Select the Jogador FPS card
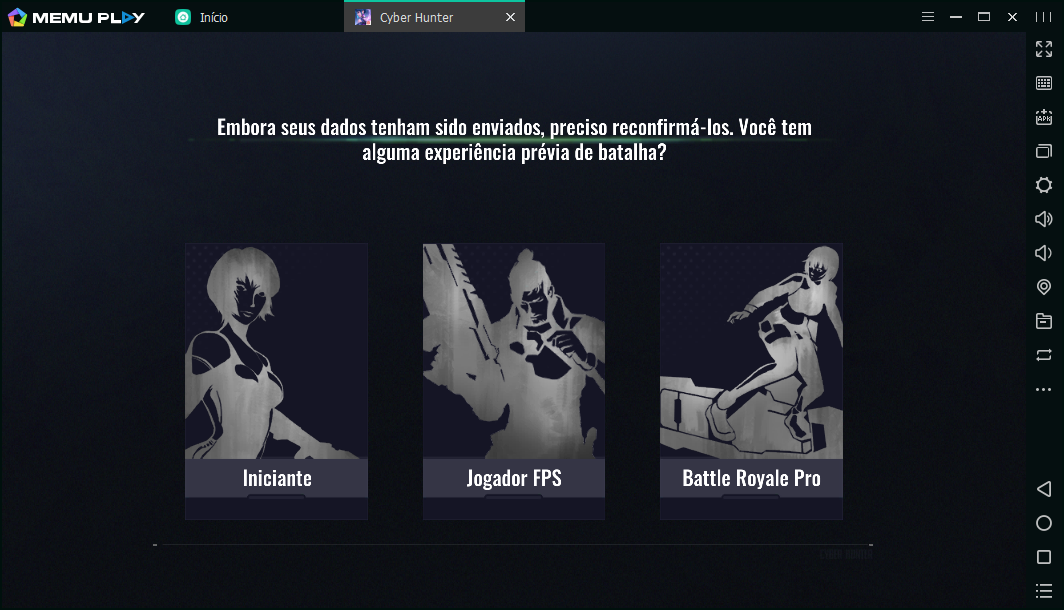Image resolution: width=1064 pixels, height=610 pixels. coord(513,380)
